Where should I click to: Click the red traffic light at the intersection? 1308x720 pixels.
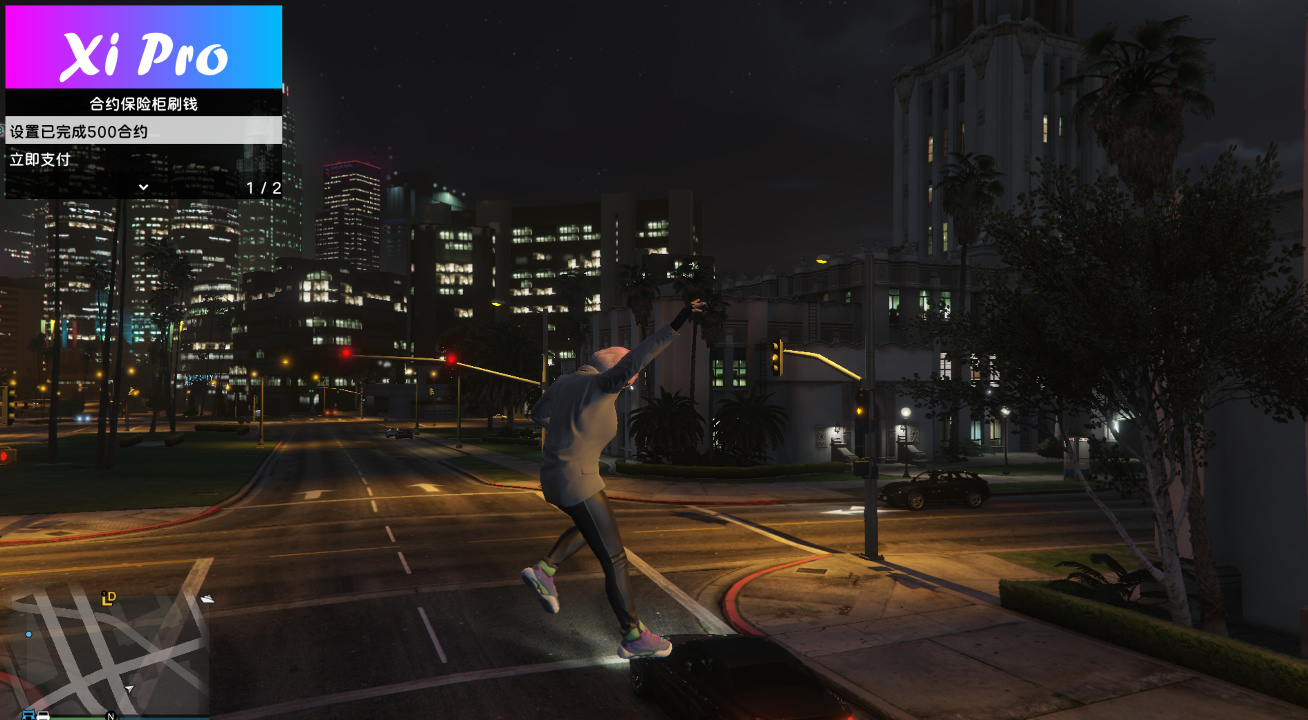pyautogui.click(x=453, y=356)
